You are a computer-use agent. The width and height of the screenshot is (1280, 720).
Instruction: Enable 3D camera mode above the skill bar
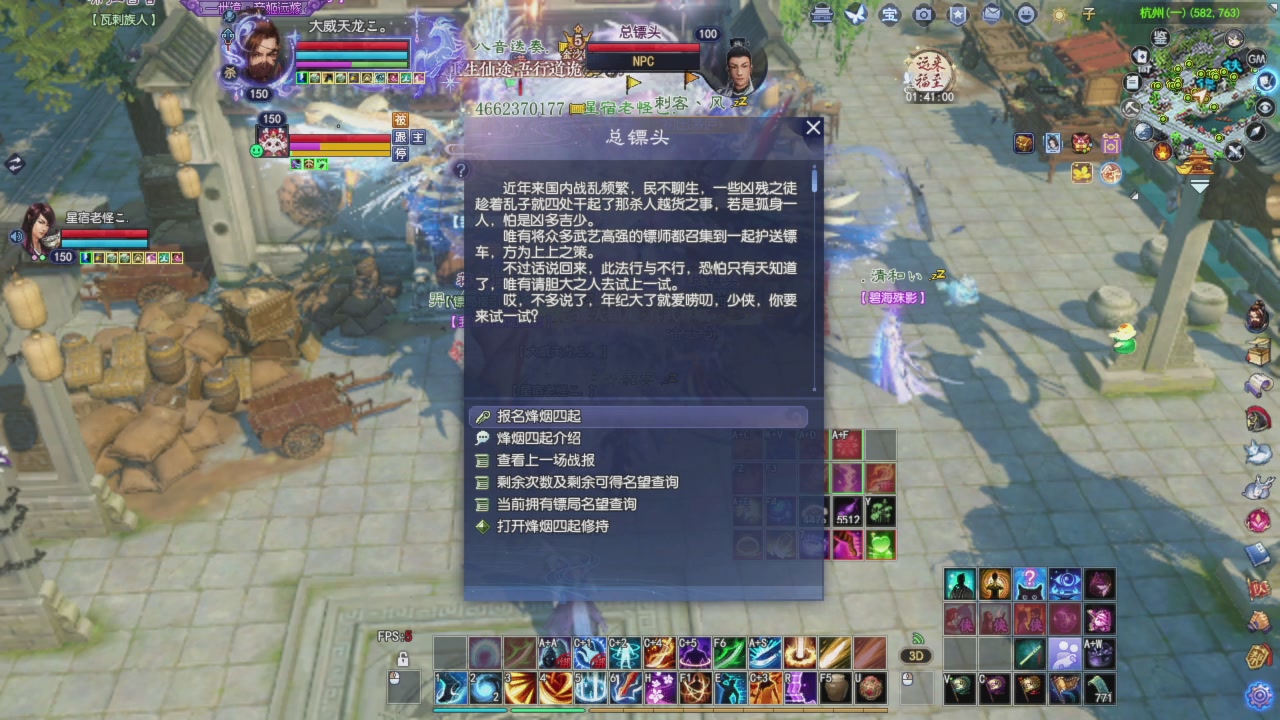click(x=916, y=655)
